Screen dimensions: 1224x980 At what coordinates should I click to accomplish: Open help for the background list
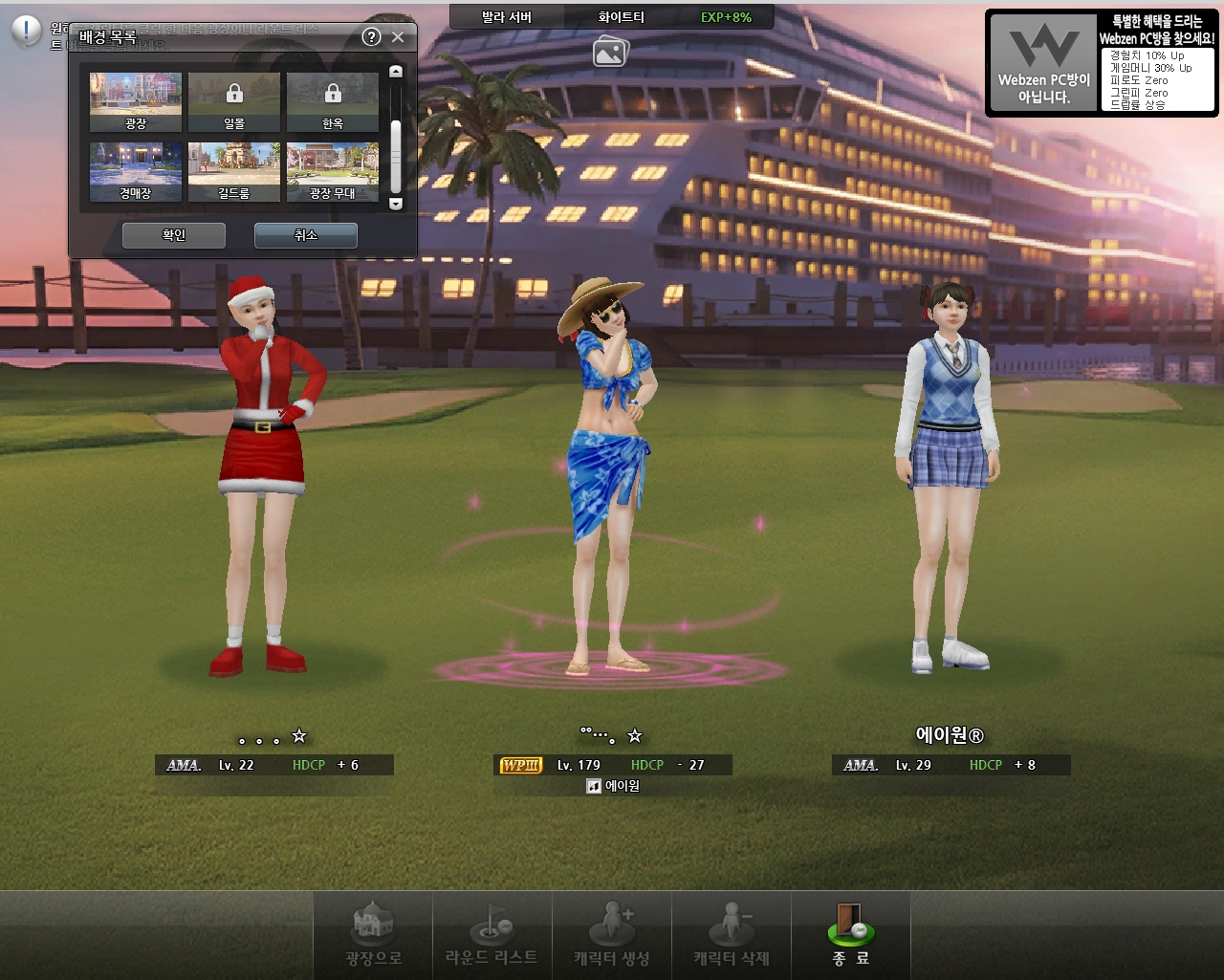(372, 37)
